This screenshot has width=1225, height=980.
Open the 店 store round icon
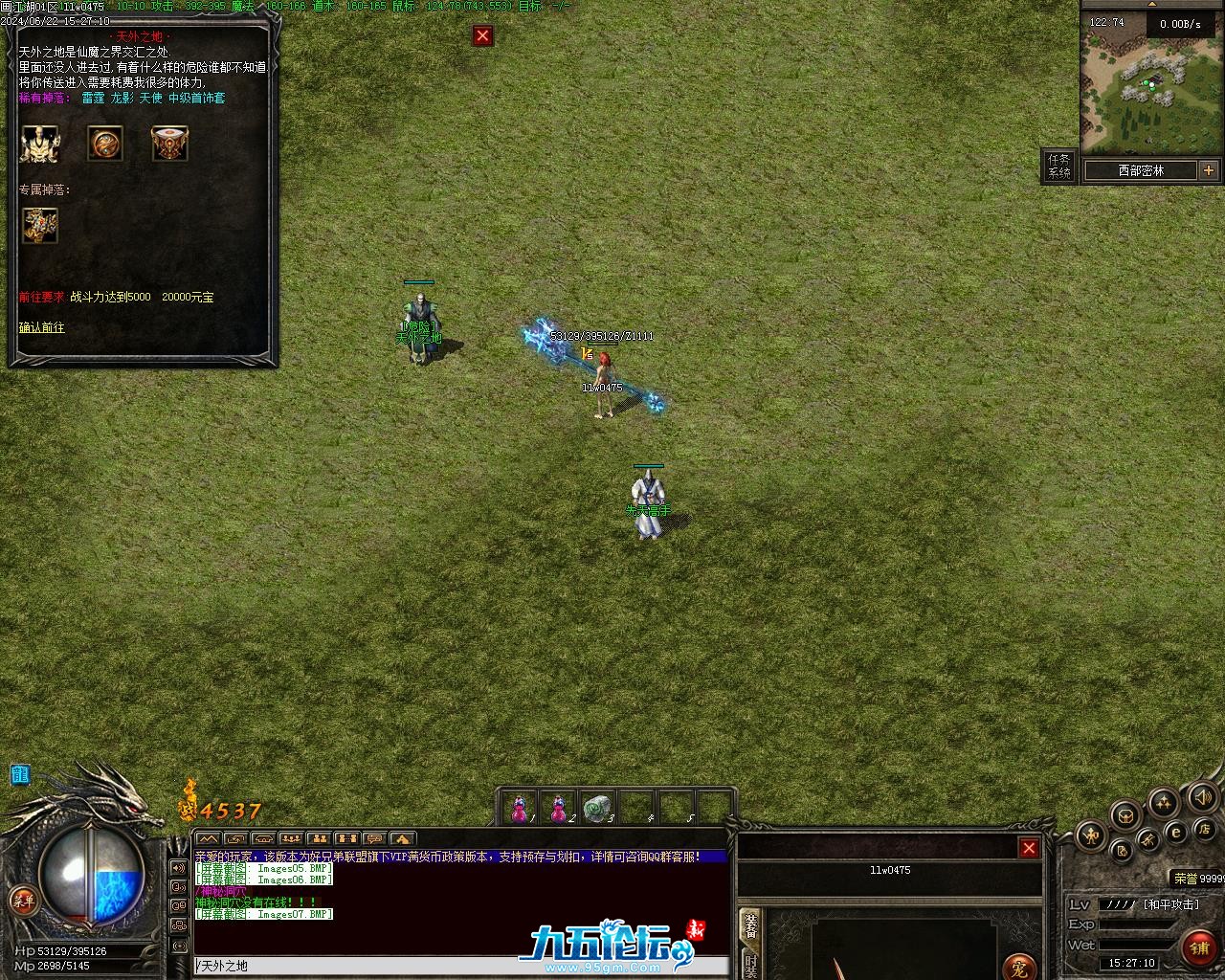(x=1206, y=828)
